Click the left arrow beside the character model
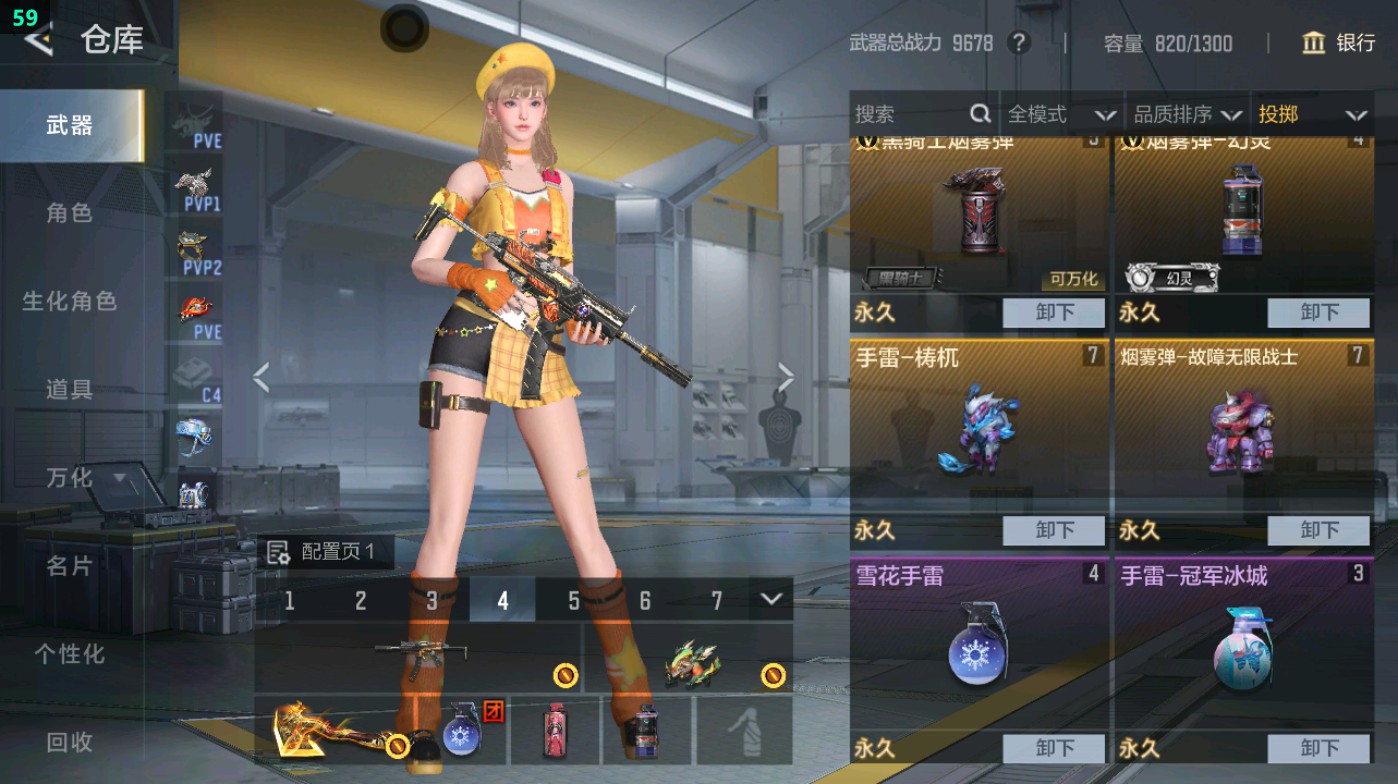This screenshot has width=1398, height=784. click(262, 376)
